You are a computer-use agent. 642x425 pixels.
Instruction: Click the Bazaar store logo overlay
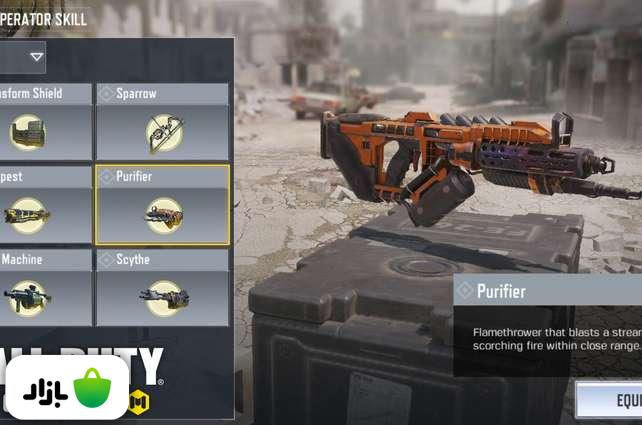coord(67,387)
